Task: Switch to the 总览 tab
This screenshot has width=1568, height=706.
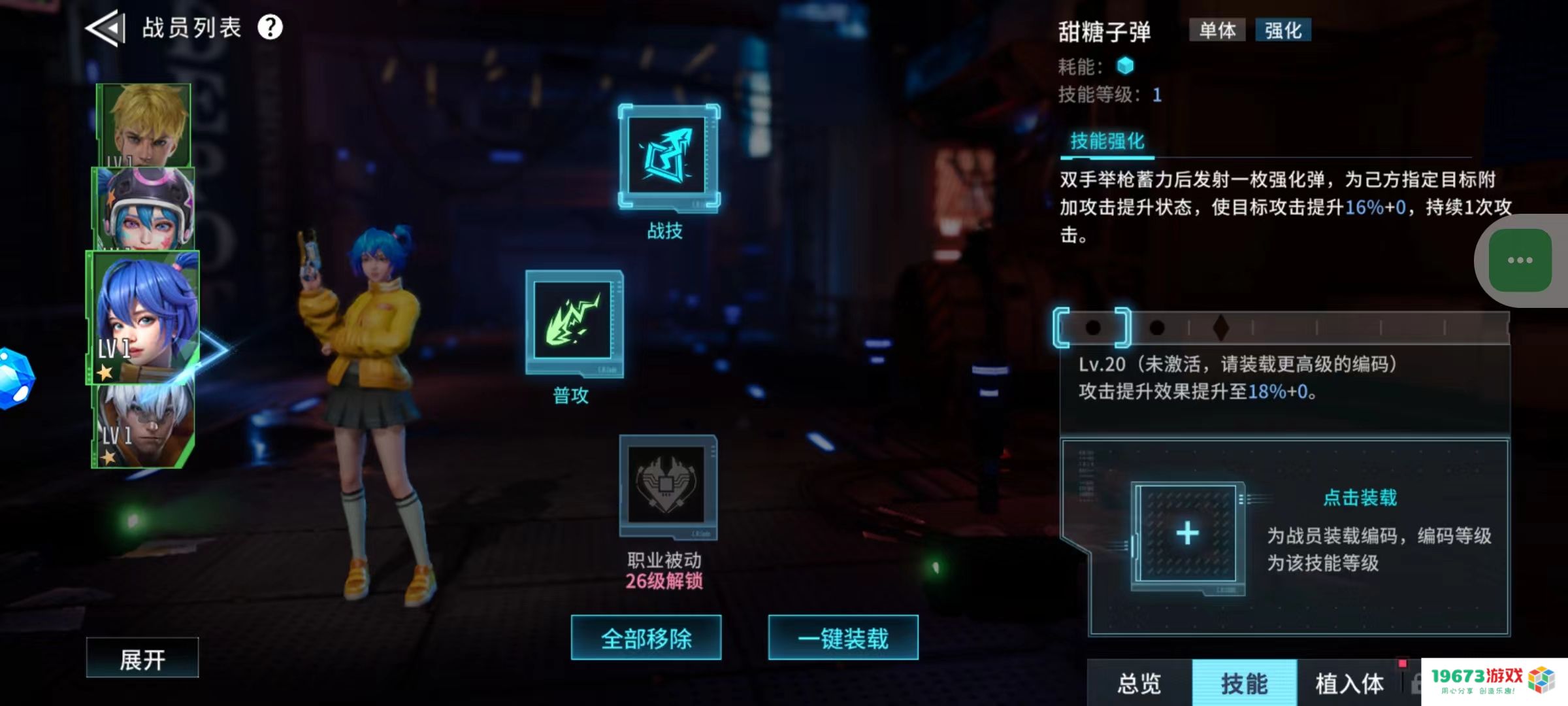Action: [x=1139, y=683]
